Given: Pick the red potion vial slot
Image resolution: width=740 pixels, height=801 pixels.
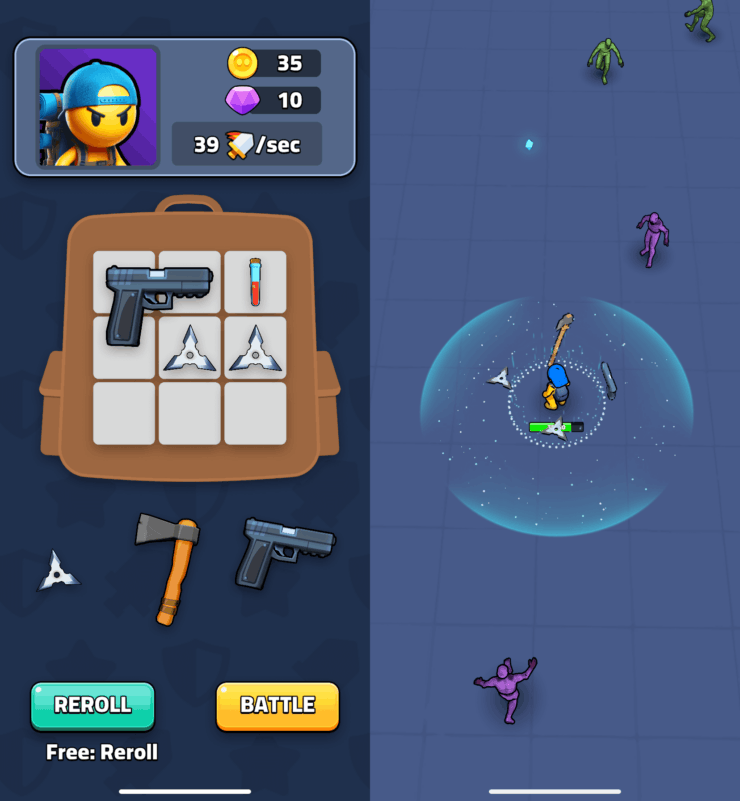Looking at the screenshot, I should tap(255, 281).
